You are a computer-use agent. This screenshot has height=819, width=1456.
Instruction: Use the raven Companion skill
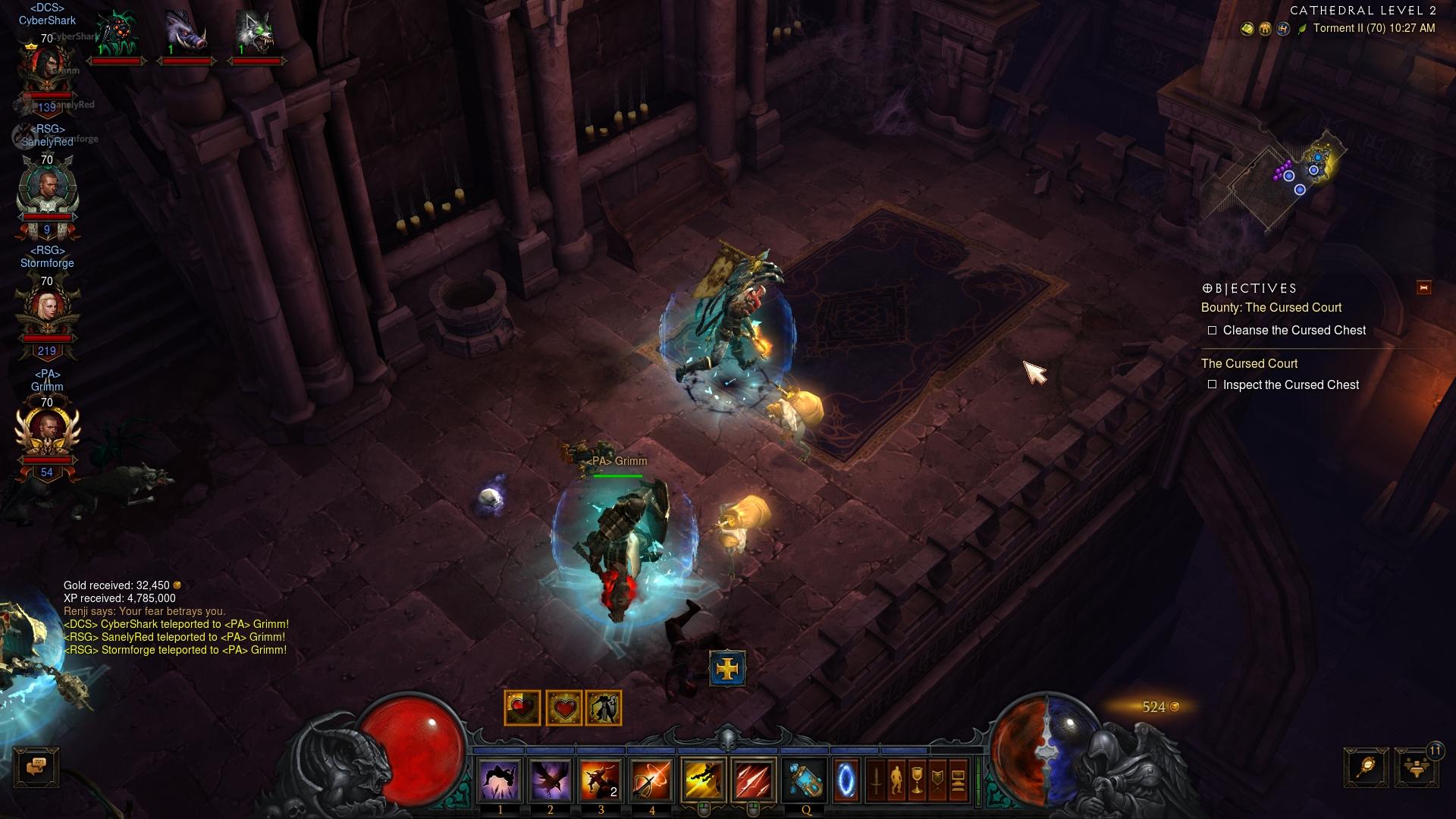(x=550, y=781)
